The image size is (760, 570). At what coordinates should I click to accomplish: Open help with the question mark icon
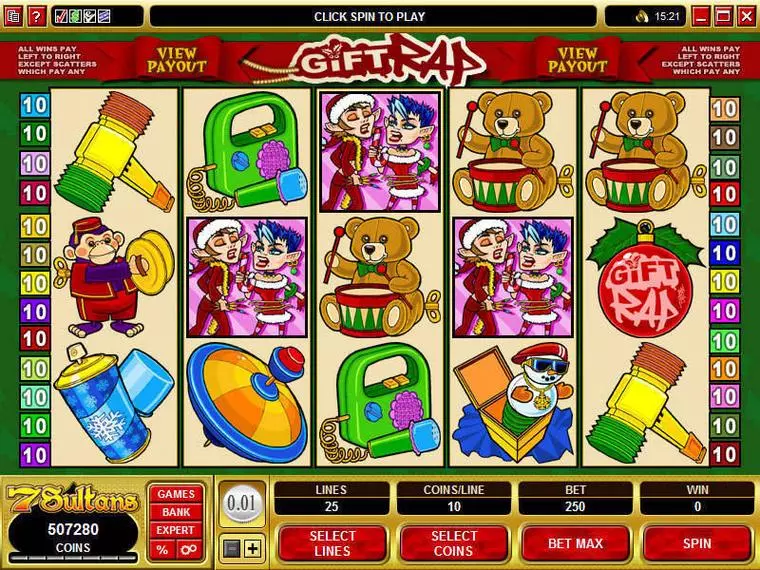[x=36, y=16]
